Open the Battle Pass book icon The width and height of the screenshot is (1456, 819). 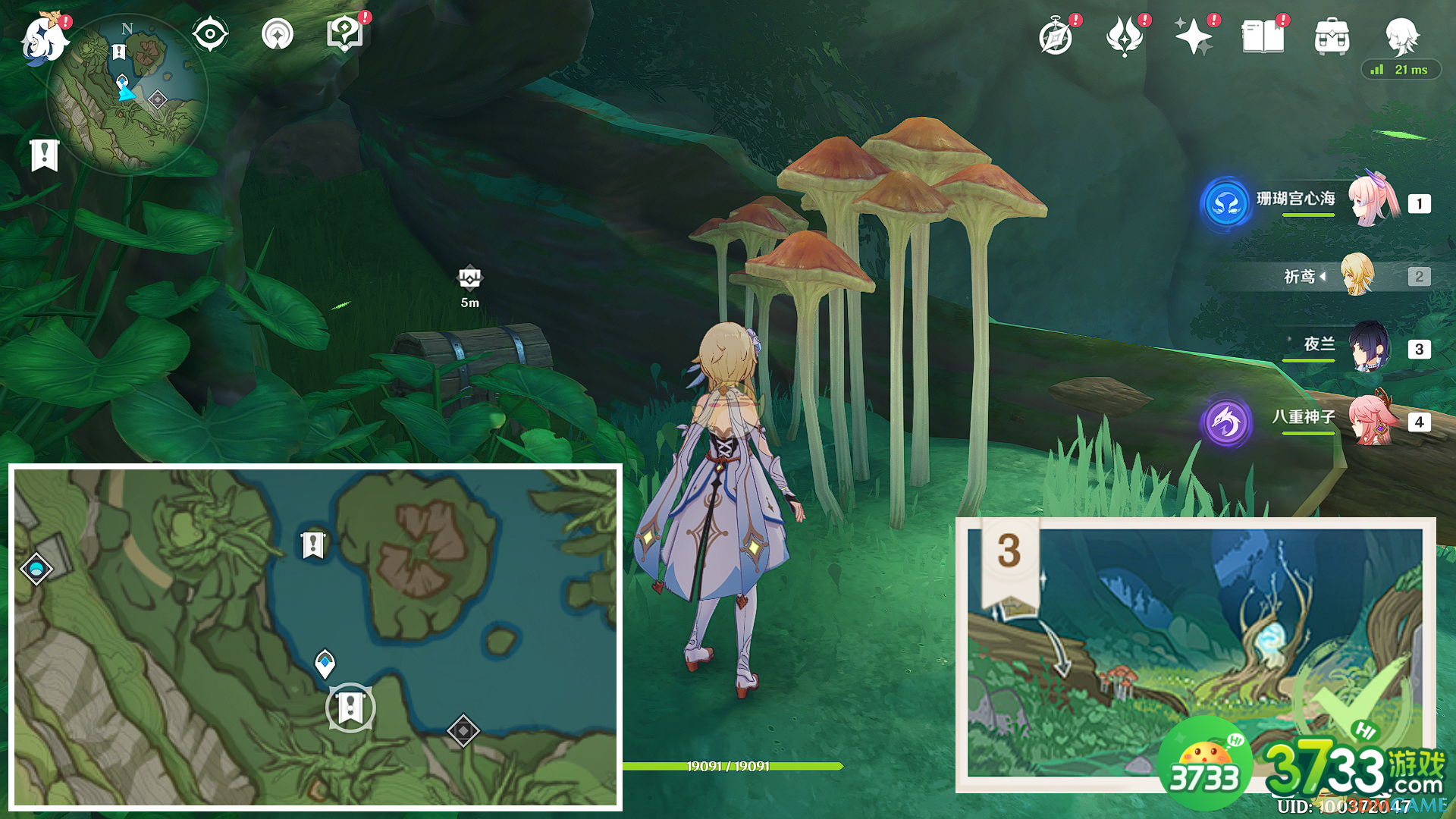(1263, 36)
